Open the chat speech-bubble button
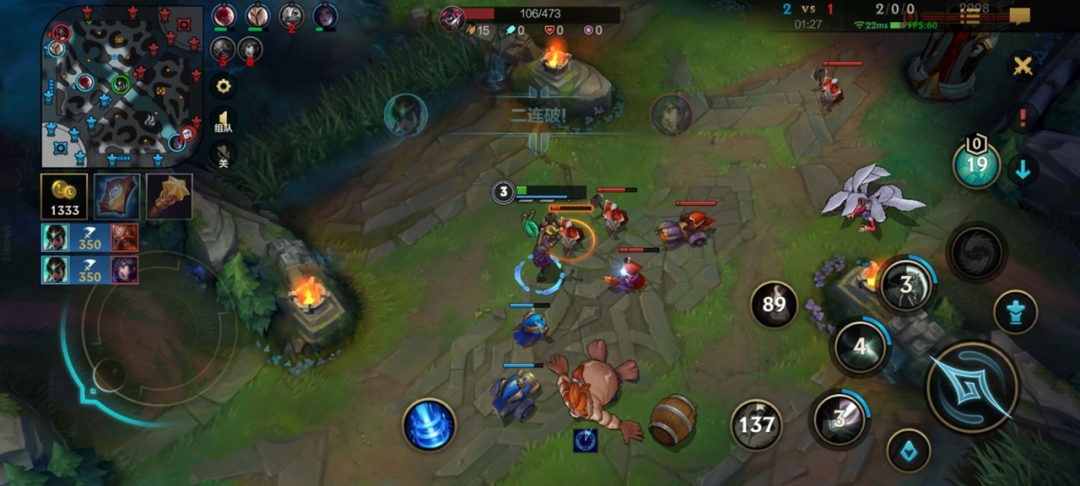Screen dimensions: 1080x486 tap(1019, 15)
